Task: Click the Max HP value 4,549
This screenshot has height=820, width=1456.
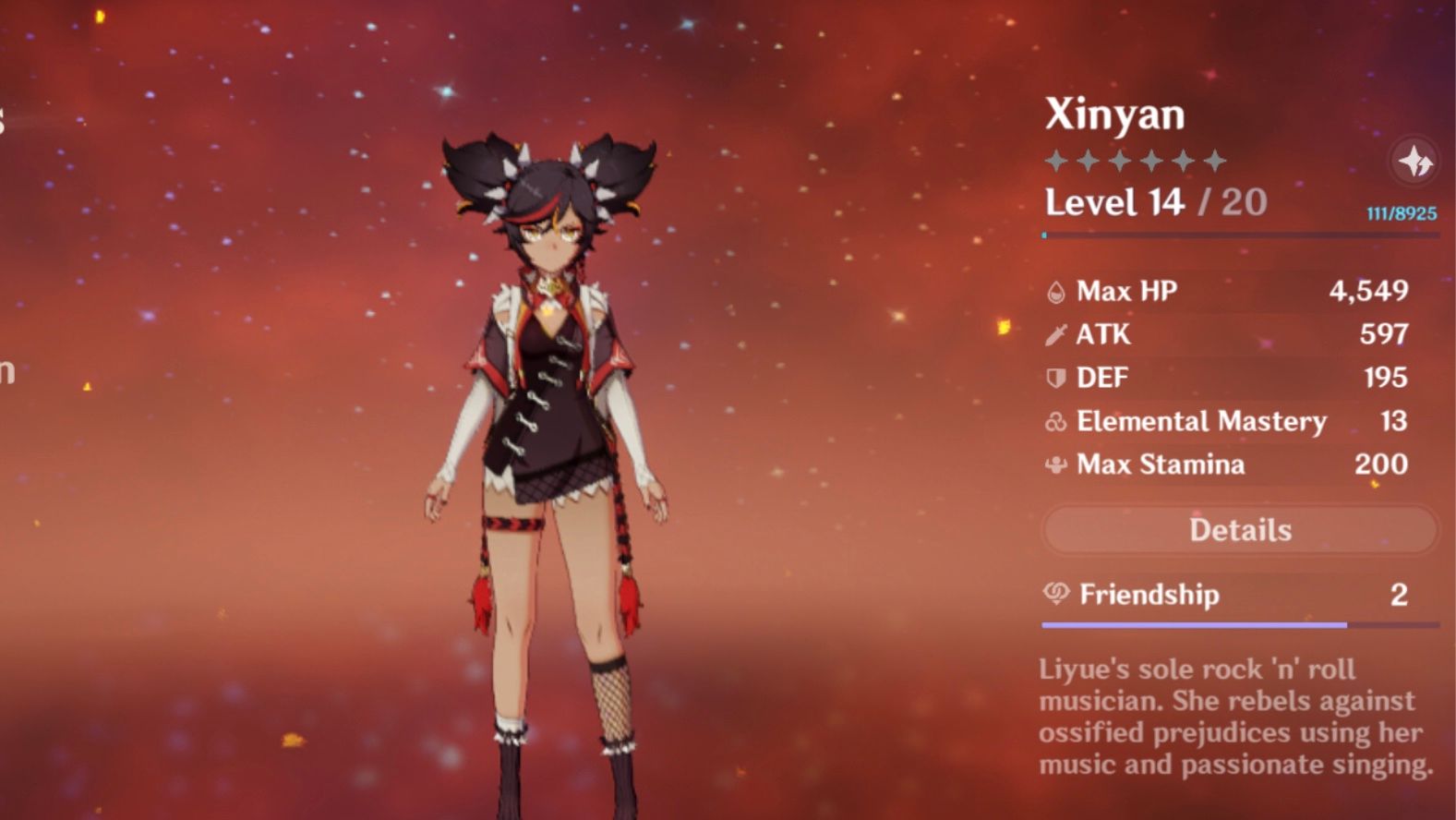Action: point(1370,291)
